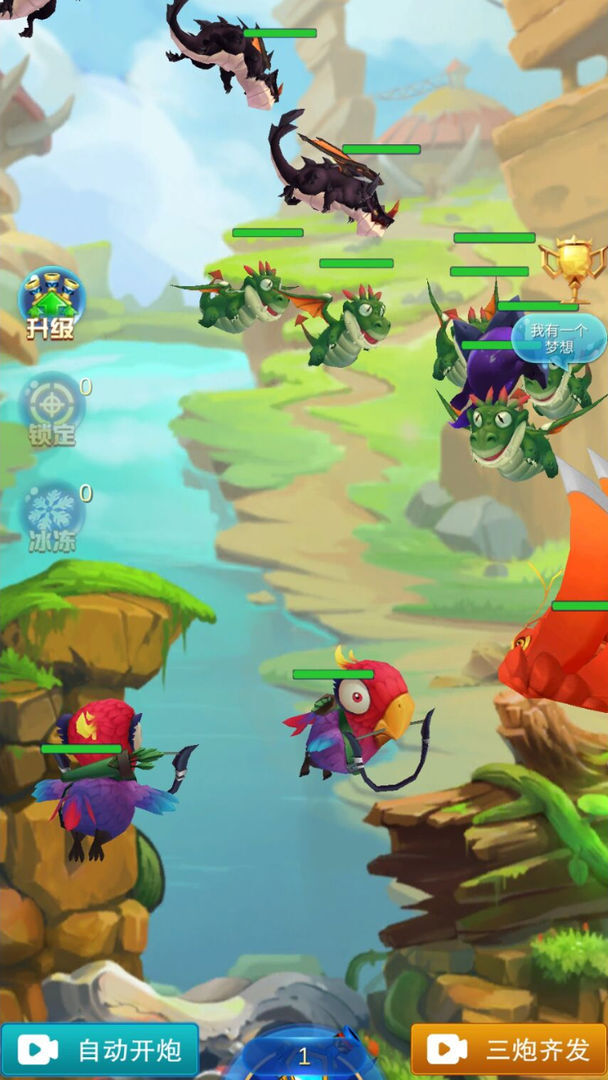
Task: Enable 自动开炮 auto-fire button
Action: point(100,1050)
